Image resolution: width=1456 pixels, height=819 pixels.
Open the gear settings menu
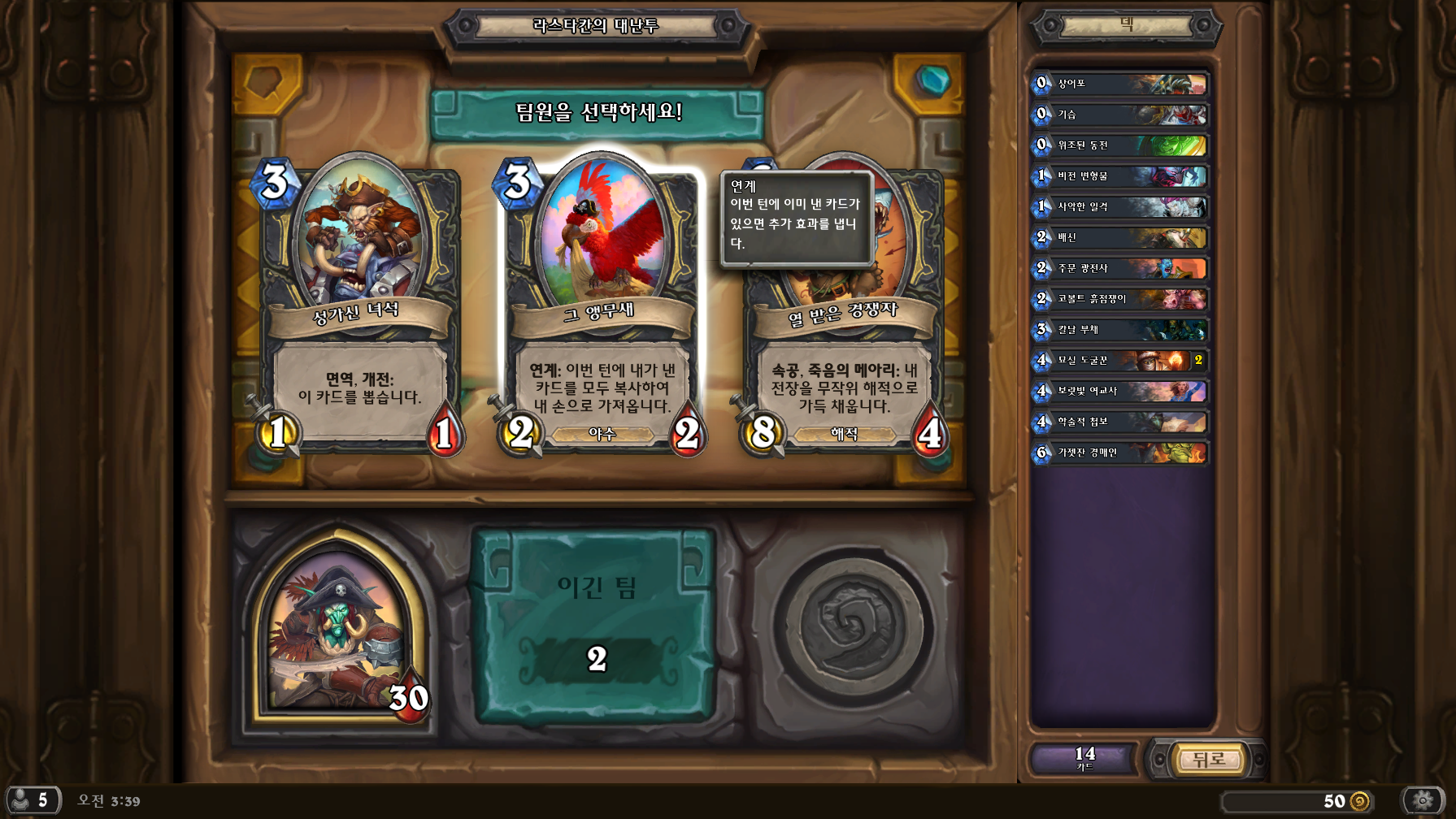tap(1422, 800)
